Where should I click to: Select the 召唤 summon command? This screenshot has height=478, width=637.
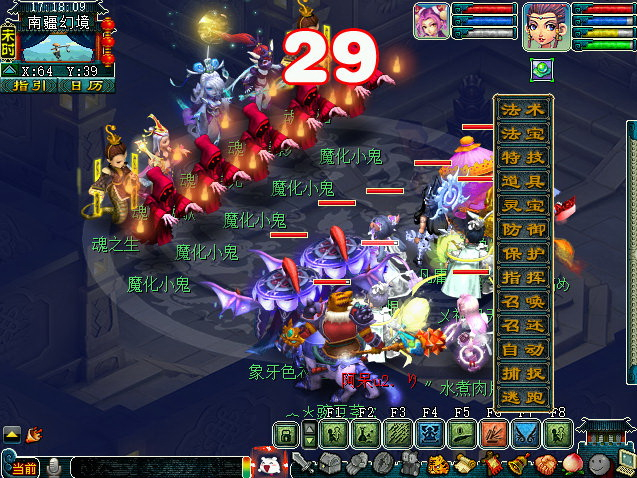click(522, 303)
